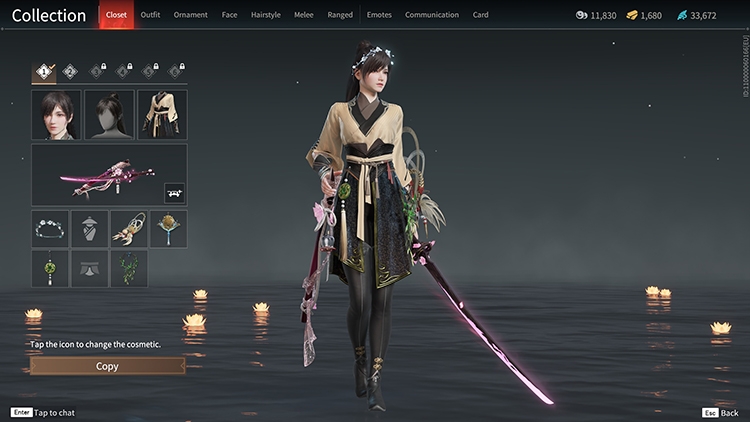Select the beige robe outfit slot

tap(162, 114)
